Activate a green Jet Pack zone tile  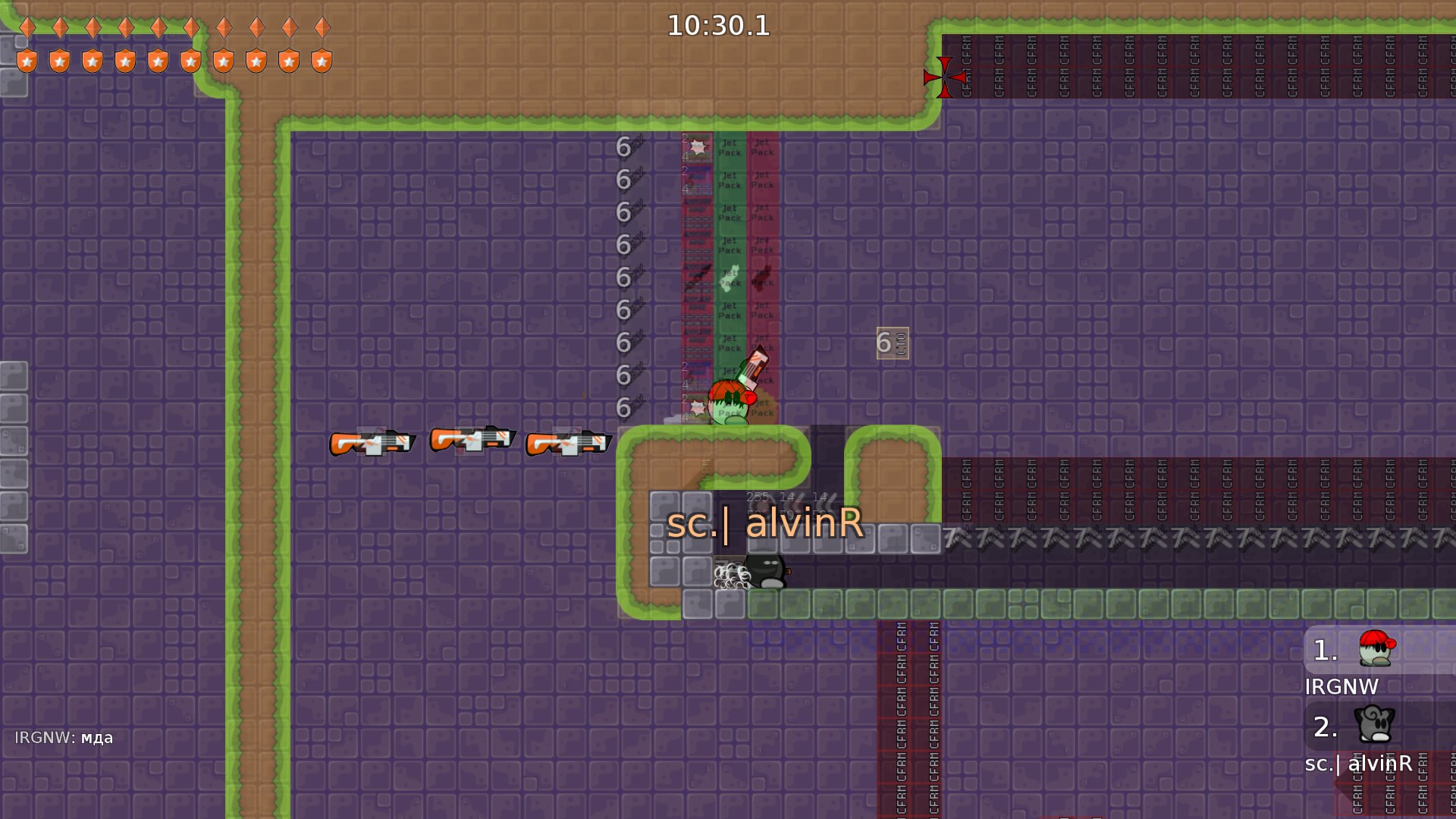[x=730, y=214]
